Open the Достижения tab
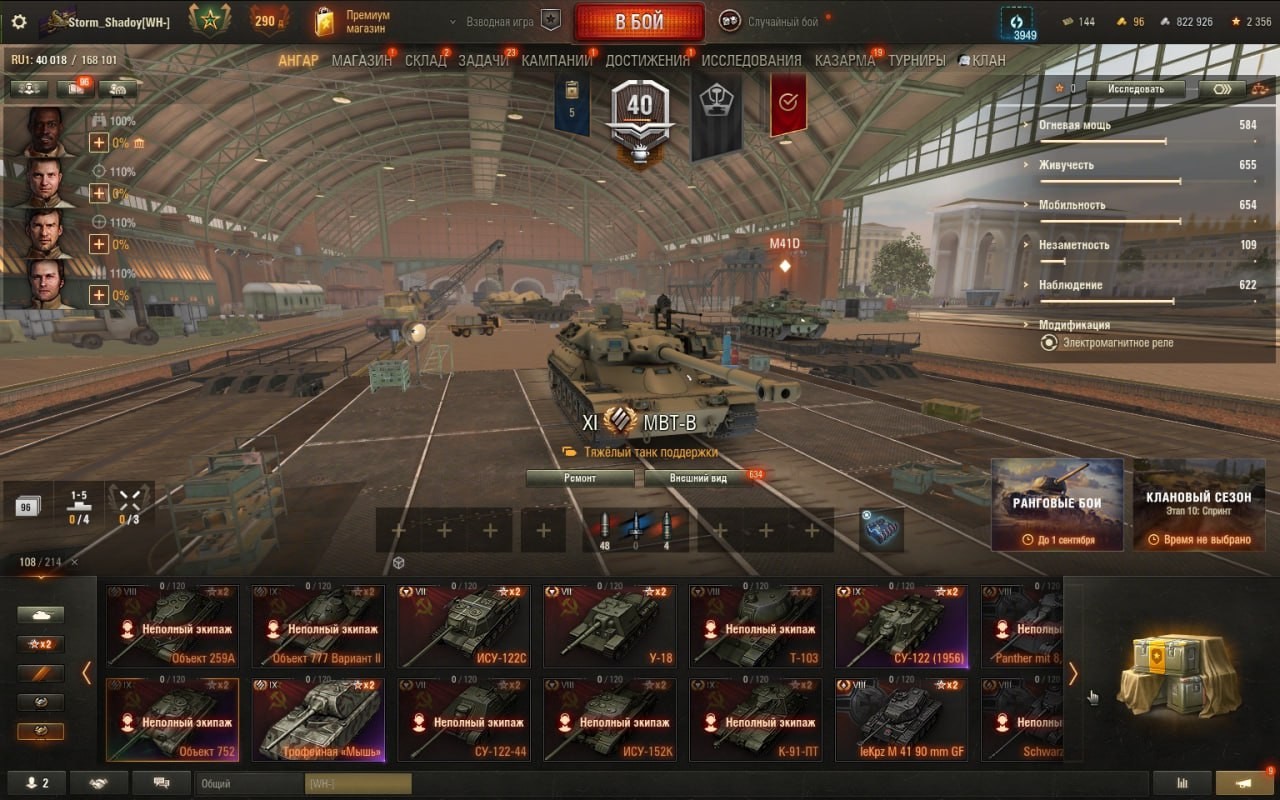1280x800 pixels. (647, 60)
